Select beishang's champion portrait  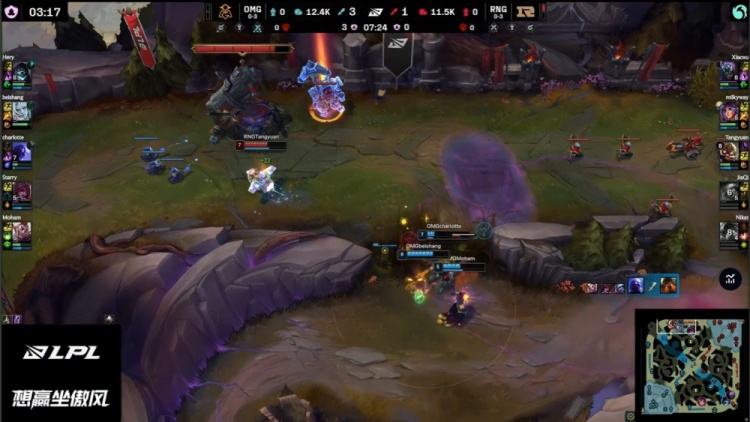(22, 113)
